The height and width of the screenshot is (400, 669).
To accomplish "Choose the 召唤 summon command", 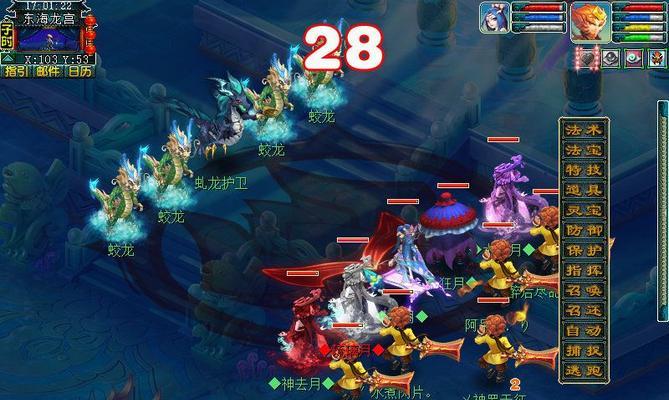I will click(585, 290).
